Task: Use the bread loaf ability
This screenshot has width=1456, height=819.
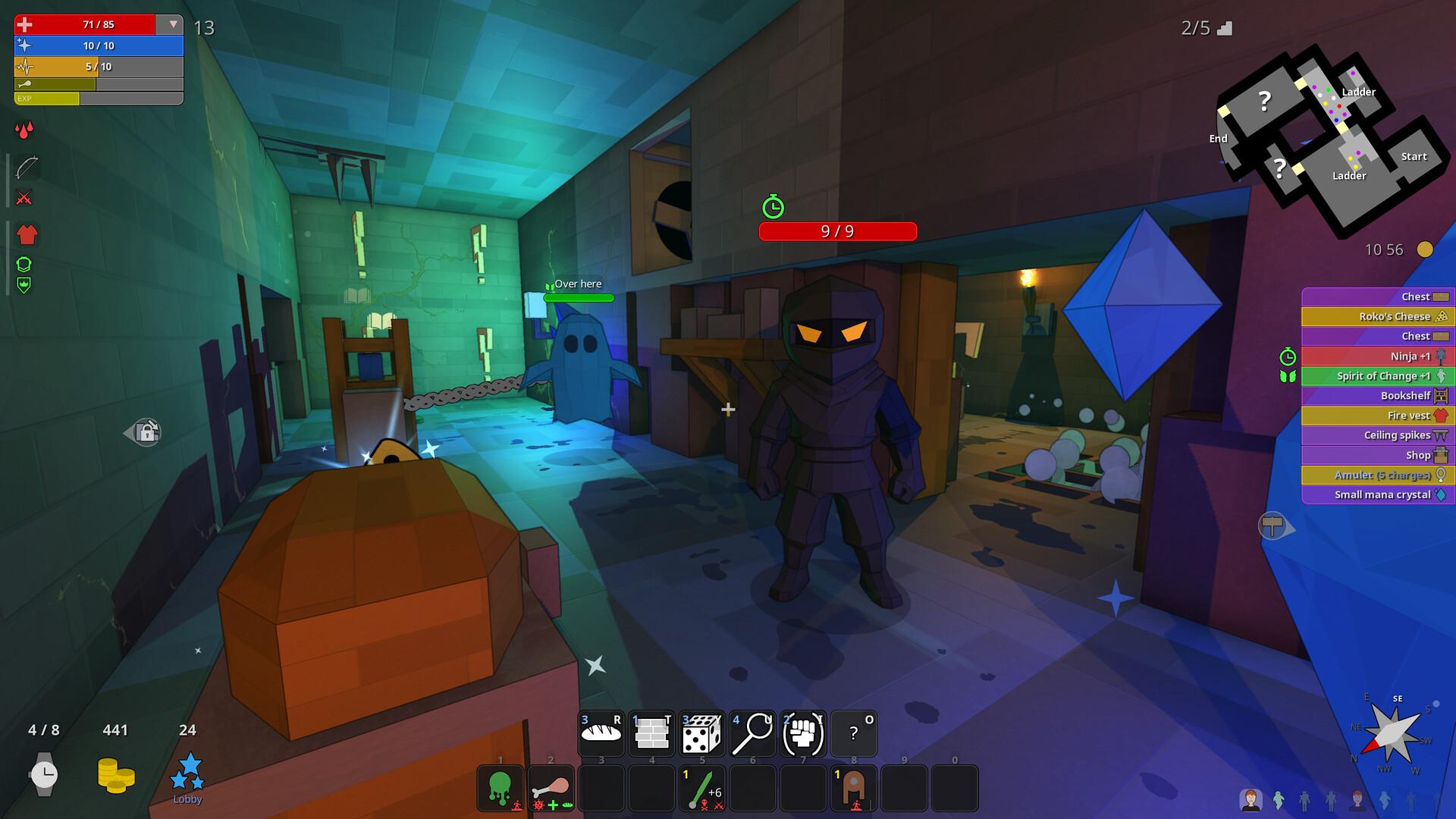Action: 601,733
